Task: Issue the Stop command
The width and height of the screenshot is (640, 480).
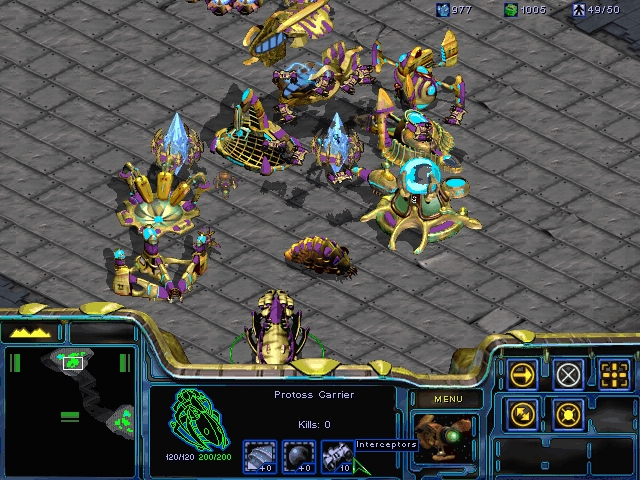Action: 568,375
